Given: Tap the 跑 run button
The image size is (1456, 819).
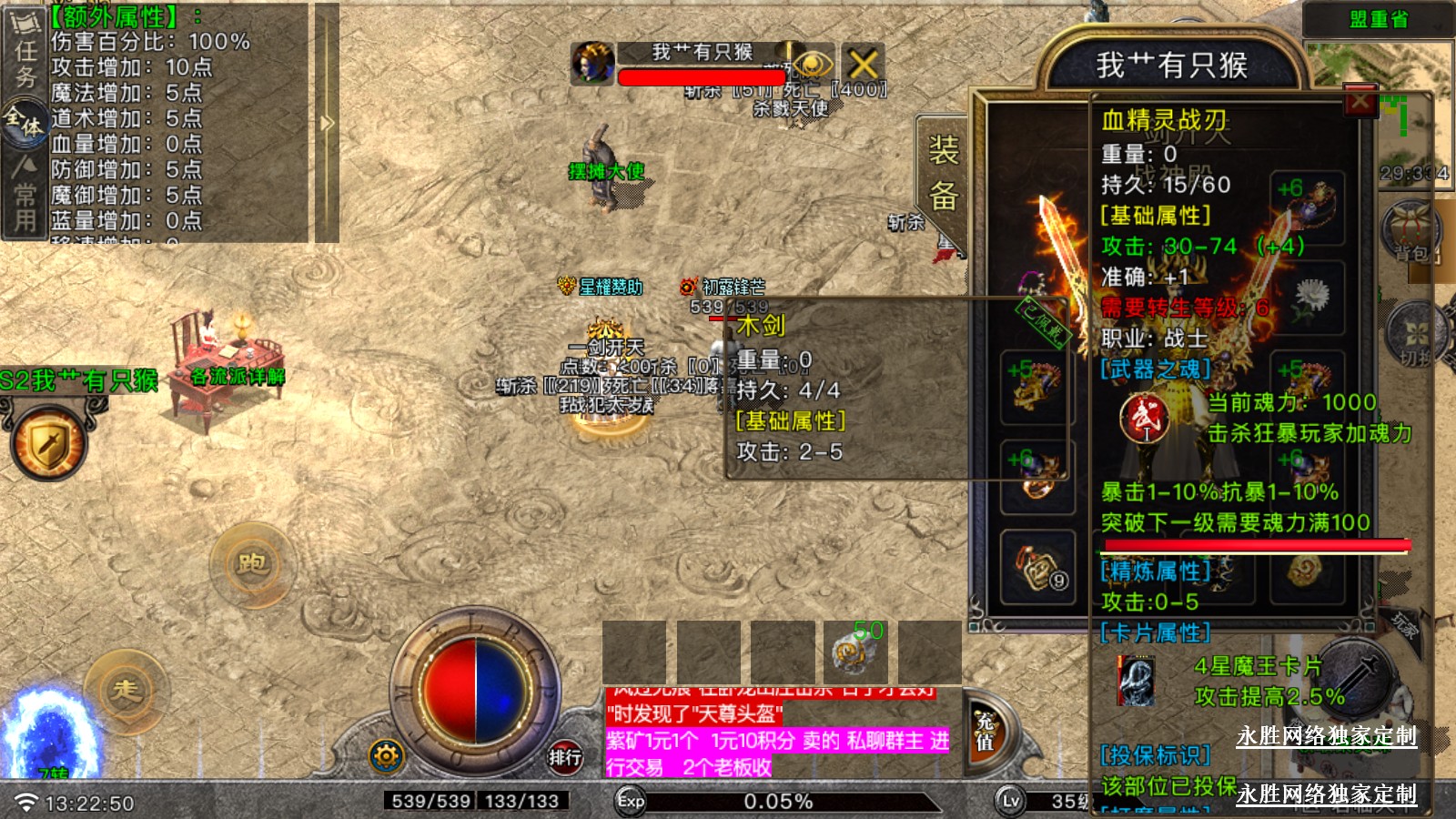Looking at the screenshot, I should [x=252, y=564].
